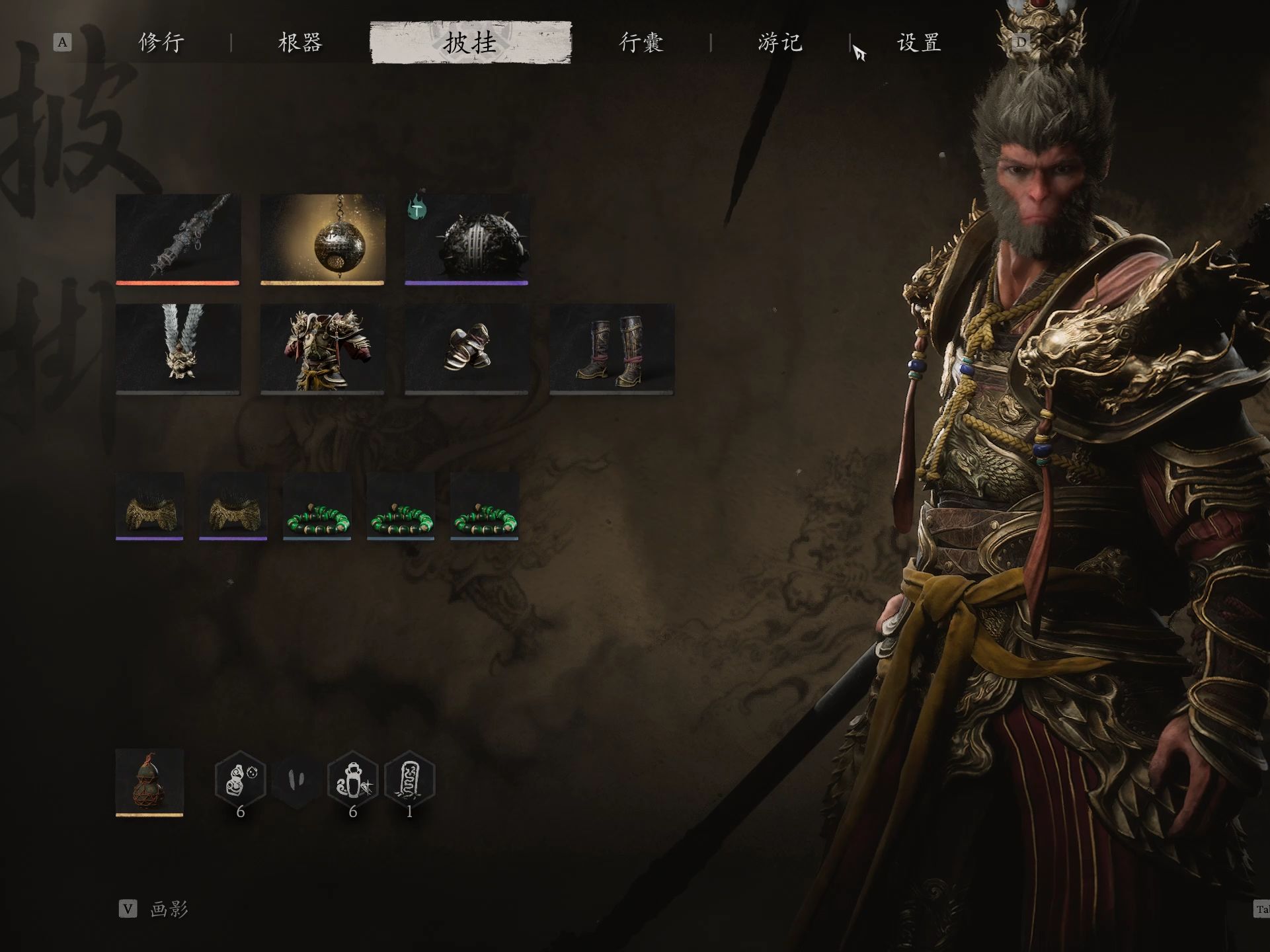Go to the 设置 settings tab
Screen dimensions: 1270x952
click(918, 43)
